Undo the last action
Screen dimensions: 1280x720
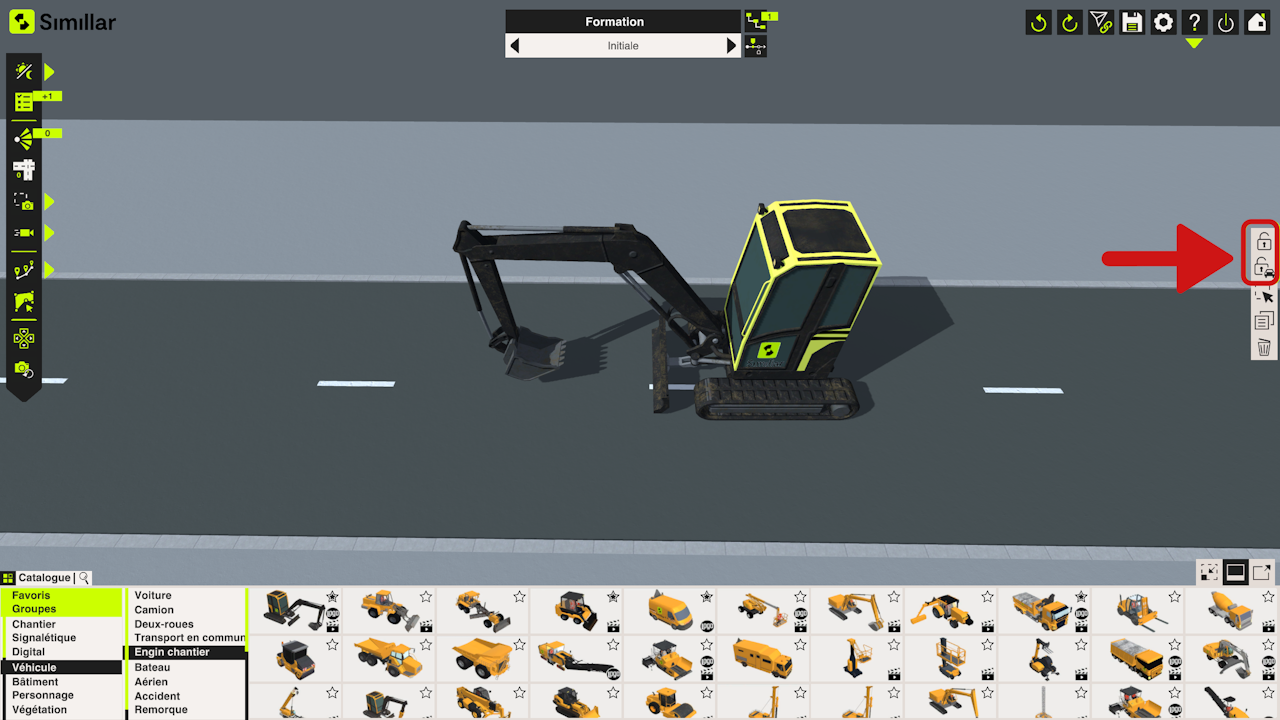[1039, 22]
